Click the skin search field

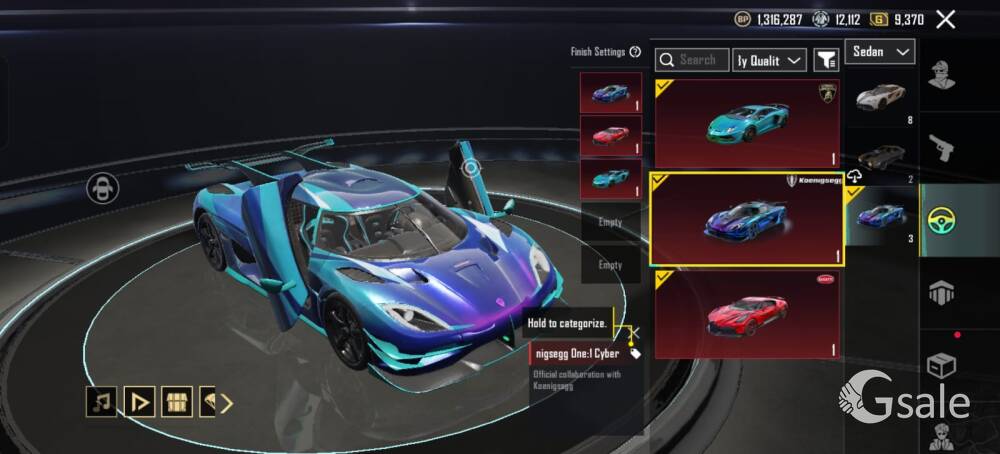click(692, 60)
